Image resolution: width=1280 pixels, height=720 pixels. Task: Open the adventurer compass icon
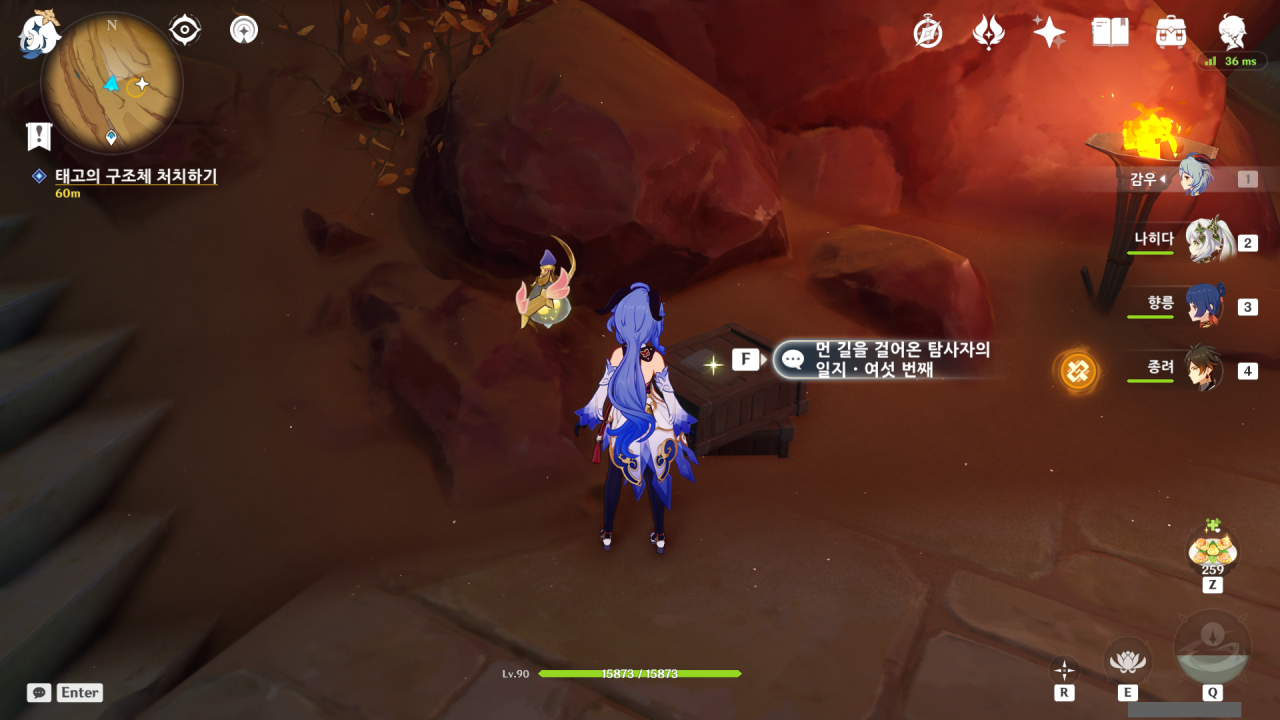pos(928,33)
